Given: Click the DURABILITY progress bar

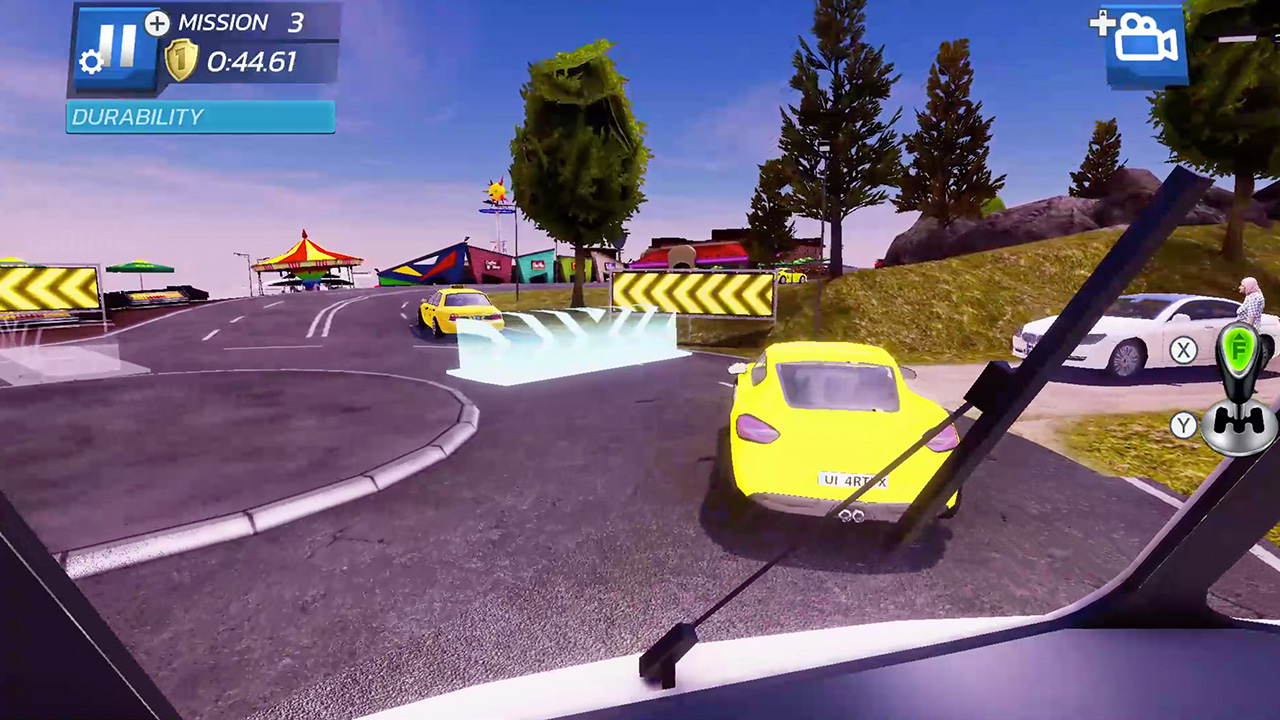Looking at the screenshot, I should 199,117.
